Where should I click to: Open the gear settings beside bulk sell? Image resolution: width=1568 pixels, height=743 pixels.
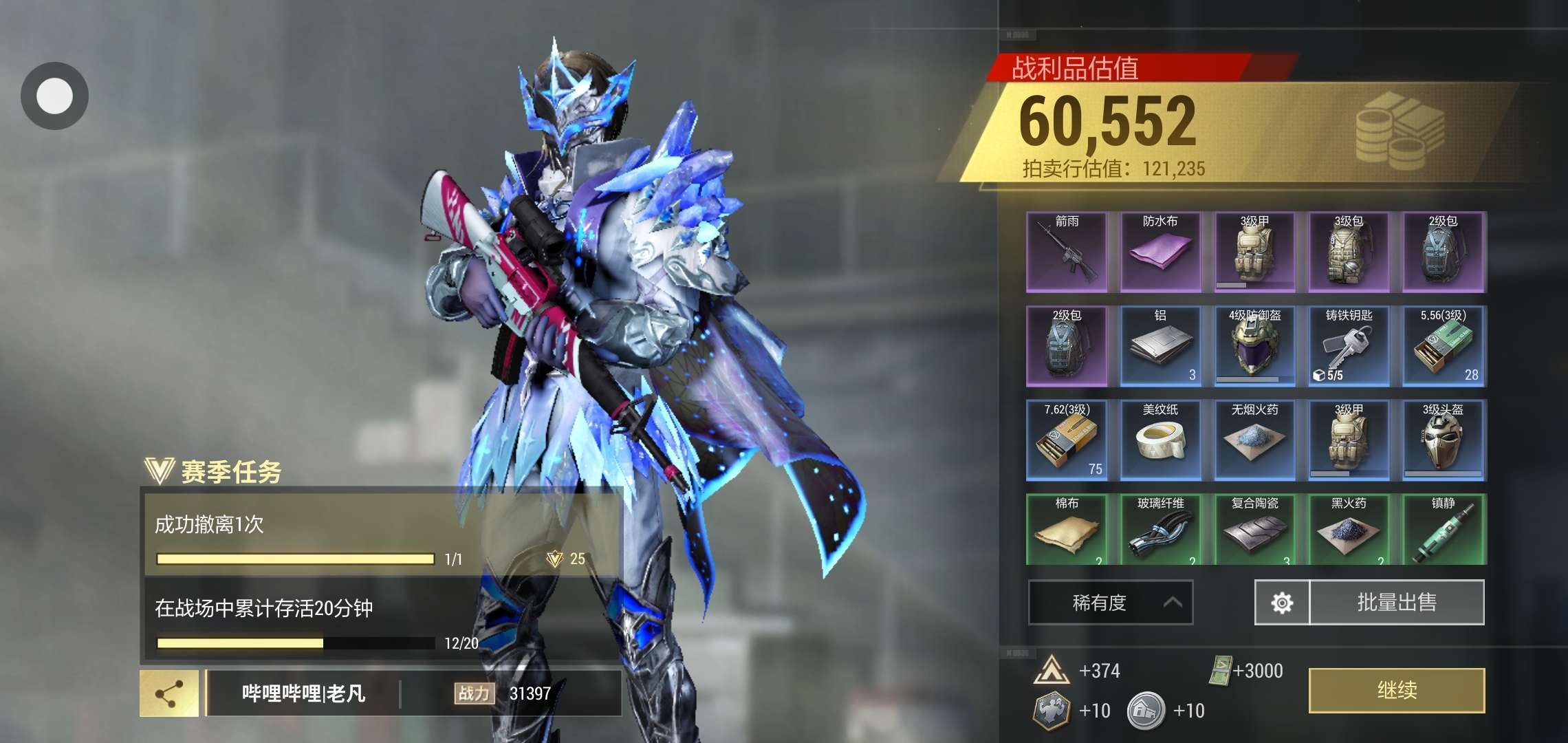click(1282, 603)
